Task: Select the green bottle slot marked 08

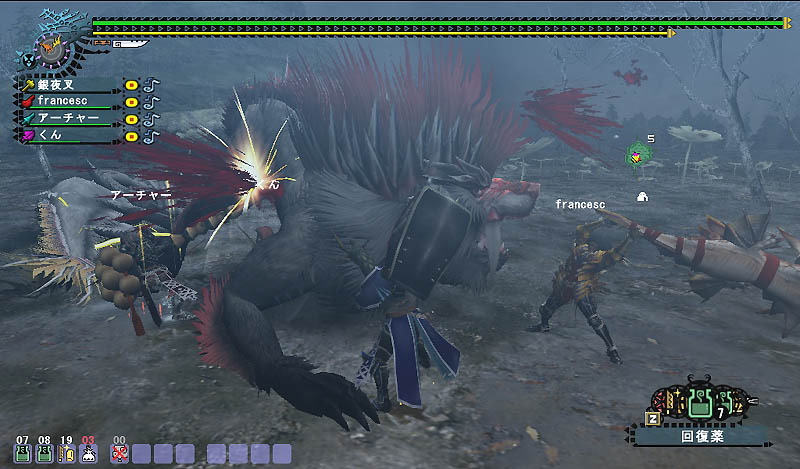Action: [x=44, y=453]
